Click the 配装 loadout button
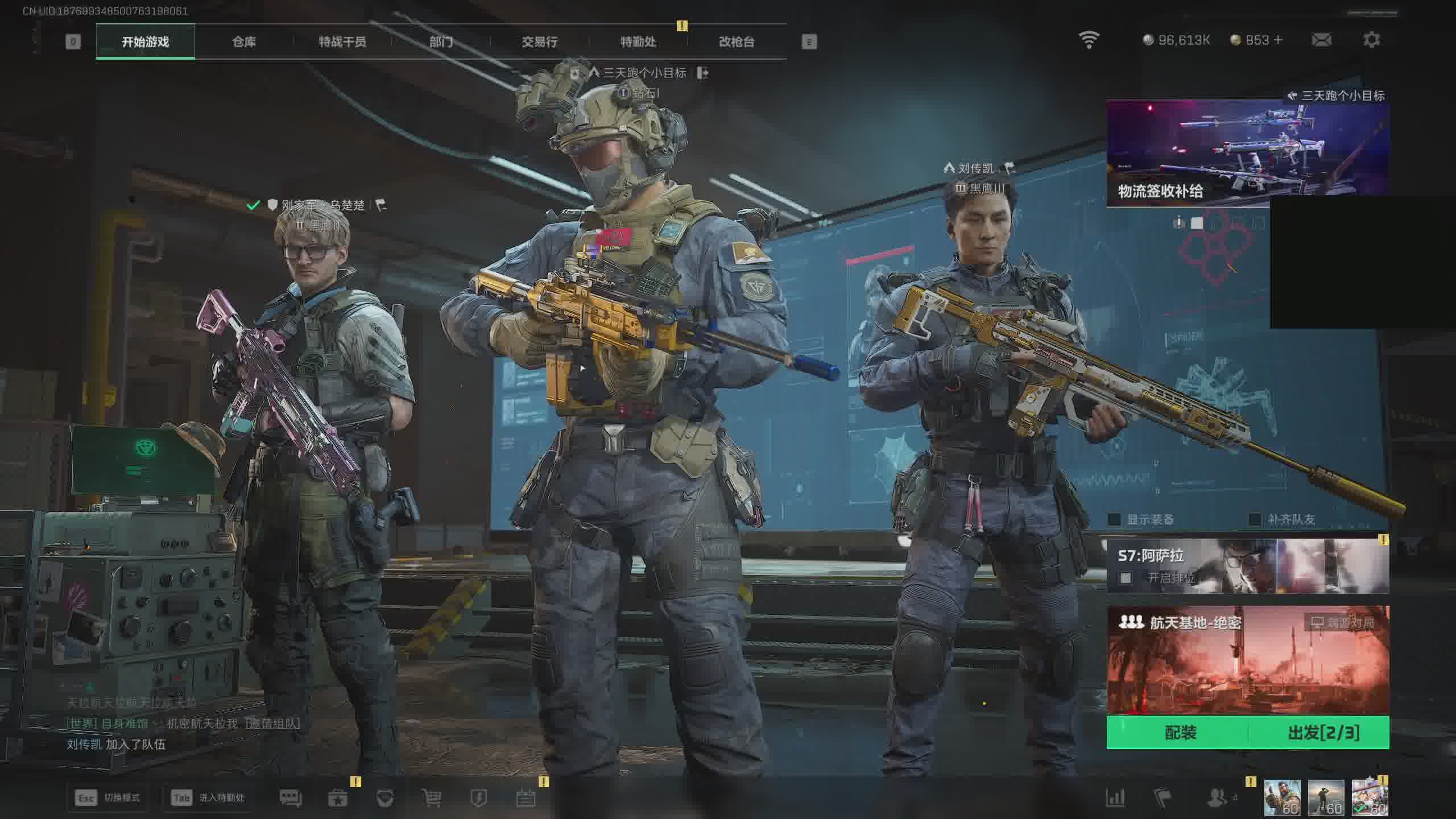 (x=1180, y=733)
